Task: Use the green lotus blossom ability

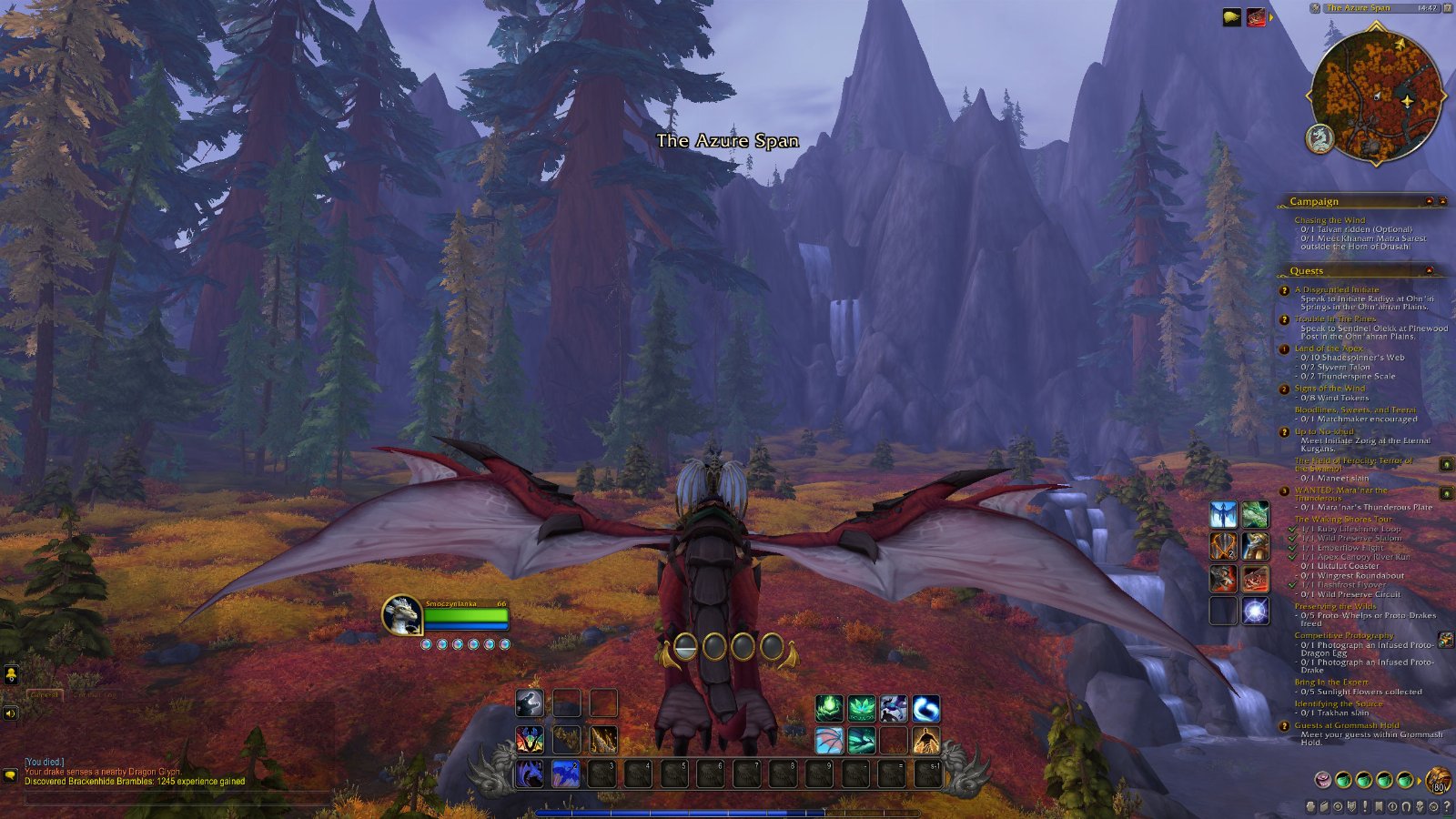Action: click(861, 708)
